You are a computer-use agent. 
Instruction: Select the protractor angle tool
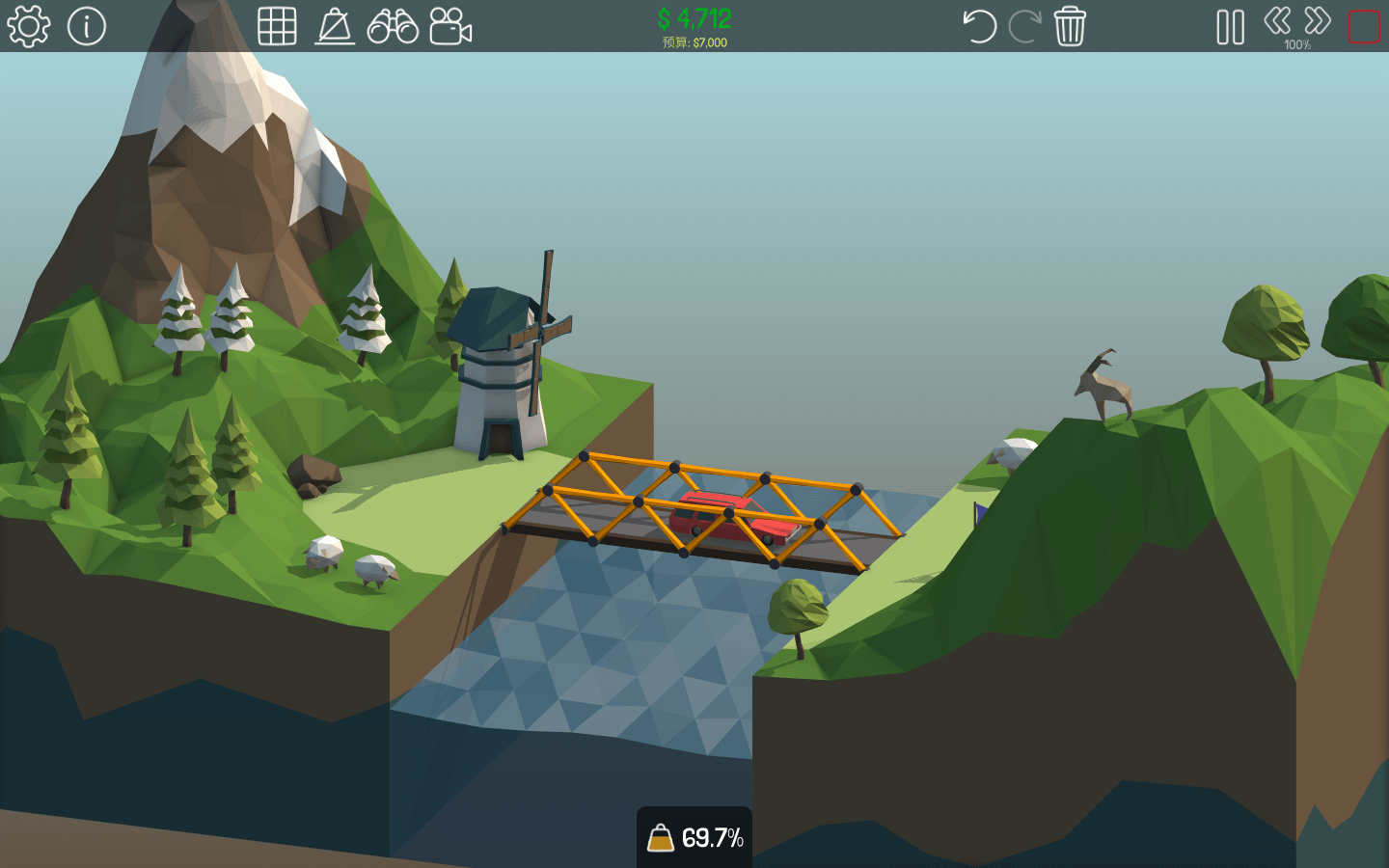tap(335, 26)
